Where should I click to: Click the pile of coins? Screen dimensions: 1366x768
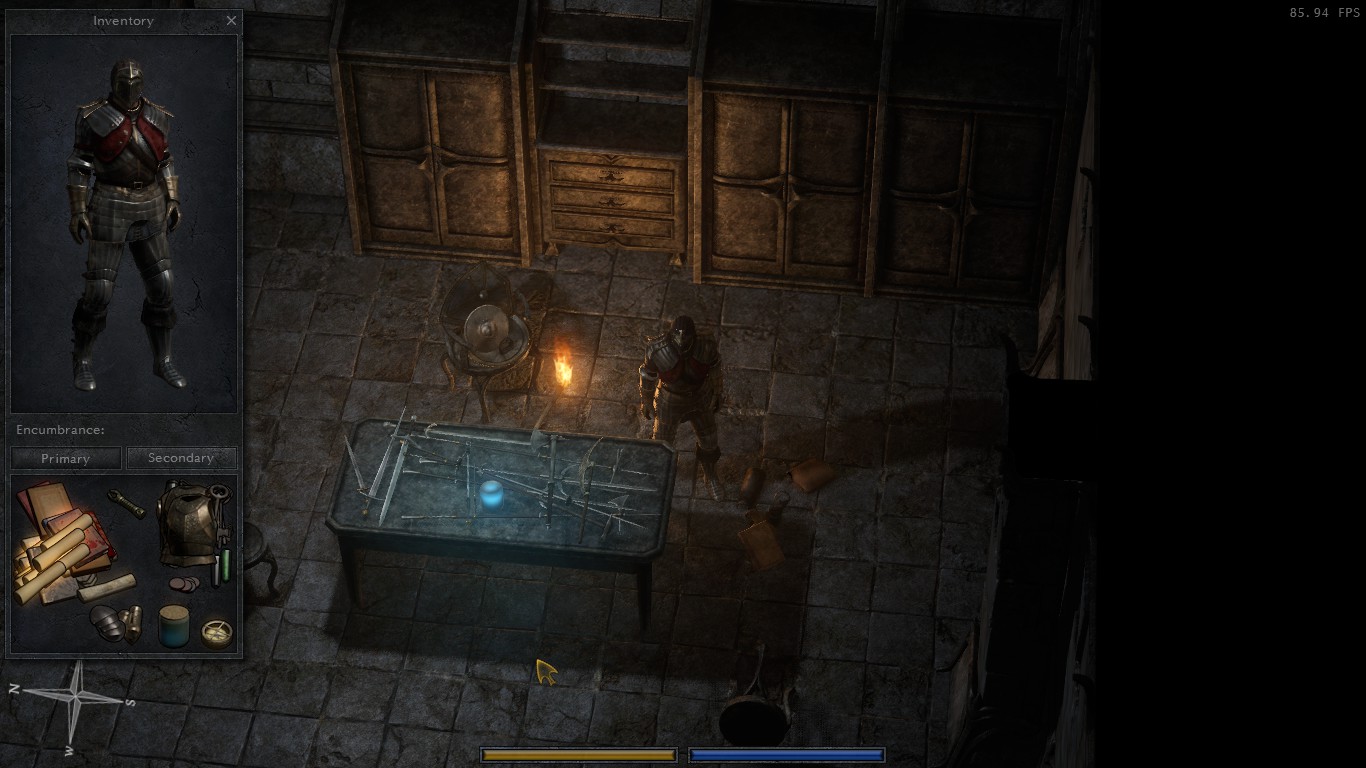(184, 584)
